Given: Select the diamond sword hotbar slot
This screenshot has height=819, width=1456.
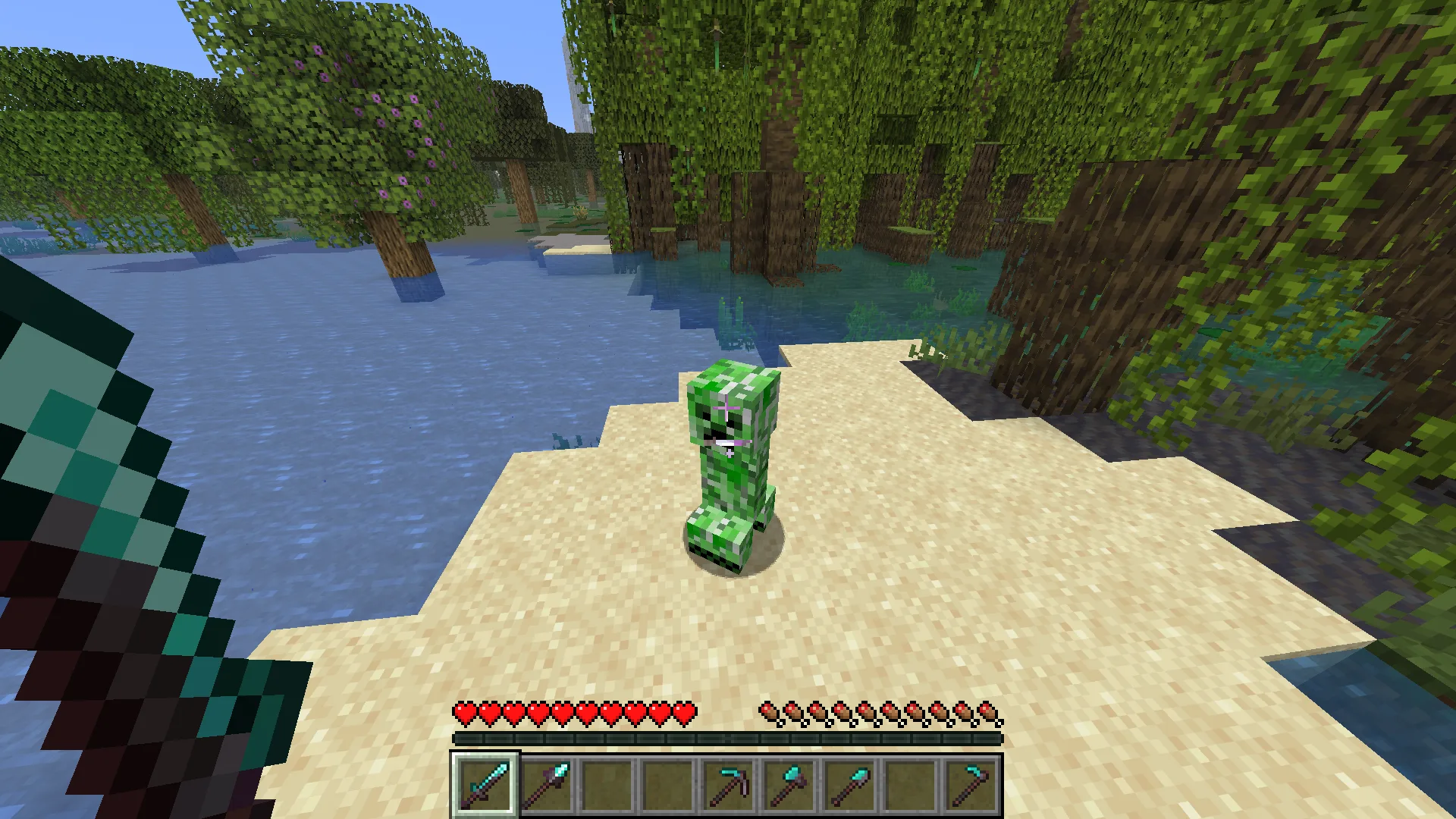Looking at the screenshot, I should pyautogui.click(x=485, y=783).
